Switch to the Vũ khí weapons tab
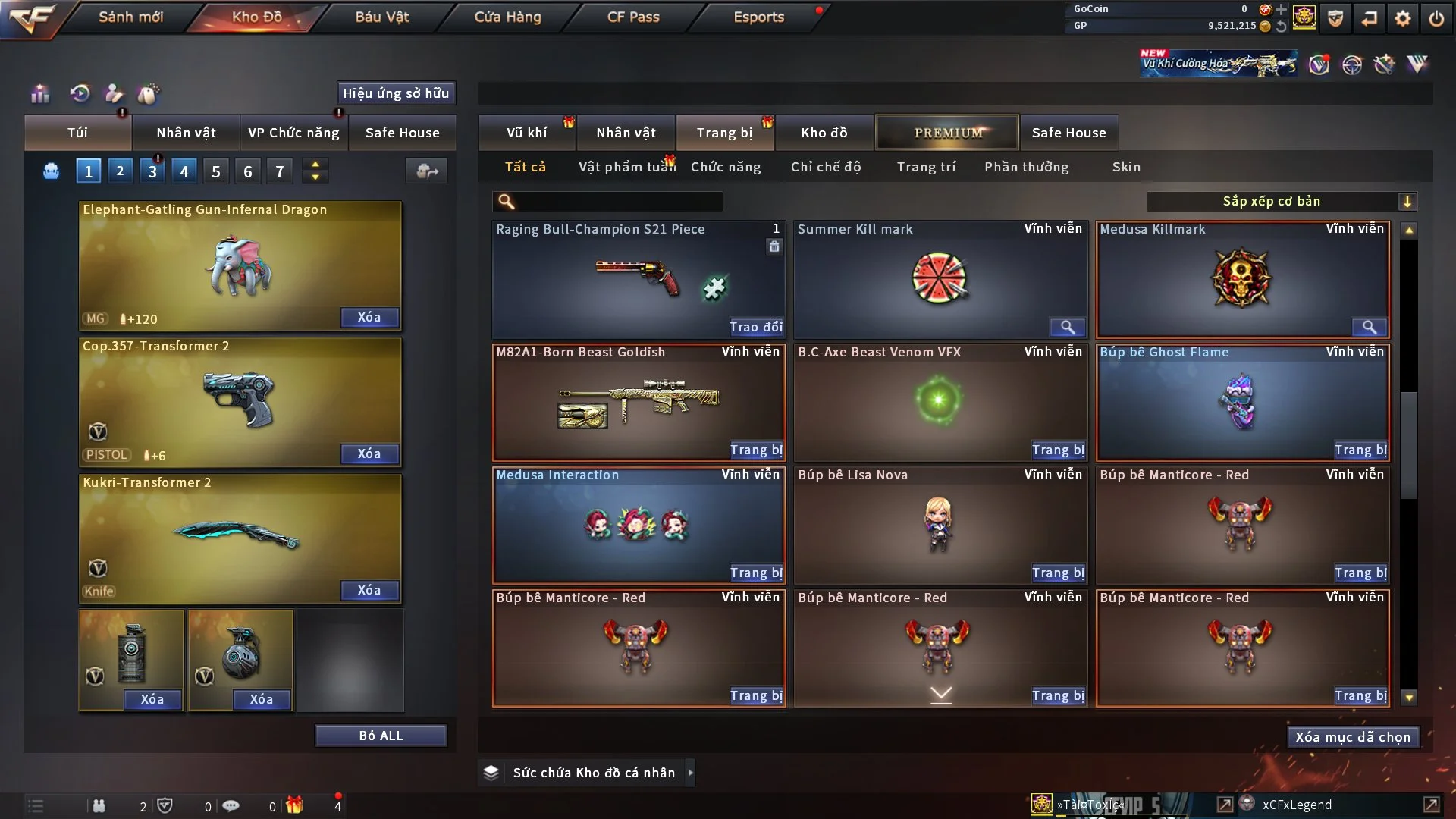1456x819 pixels. point(526,133)
